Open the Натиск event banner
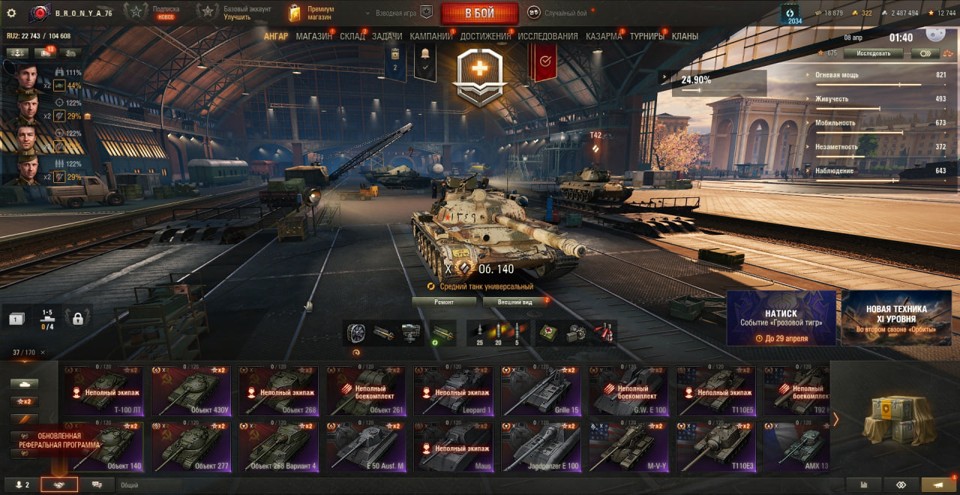Viewport: 960px width, 495px height. point(781,318)
